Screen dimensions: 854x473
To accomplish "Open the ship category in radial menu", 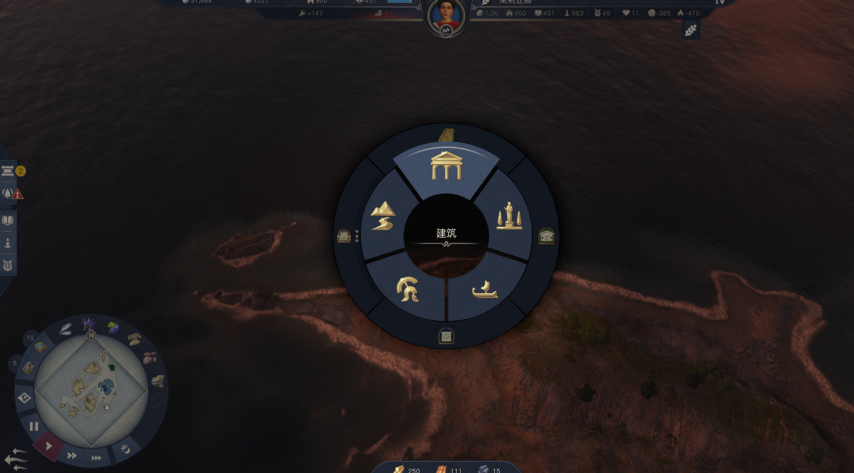I will tap(485, 290).
